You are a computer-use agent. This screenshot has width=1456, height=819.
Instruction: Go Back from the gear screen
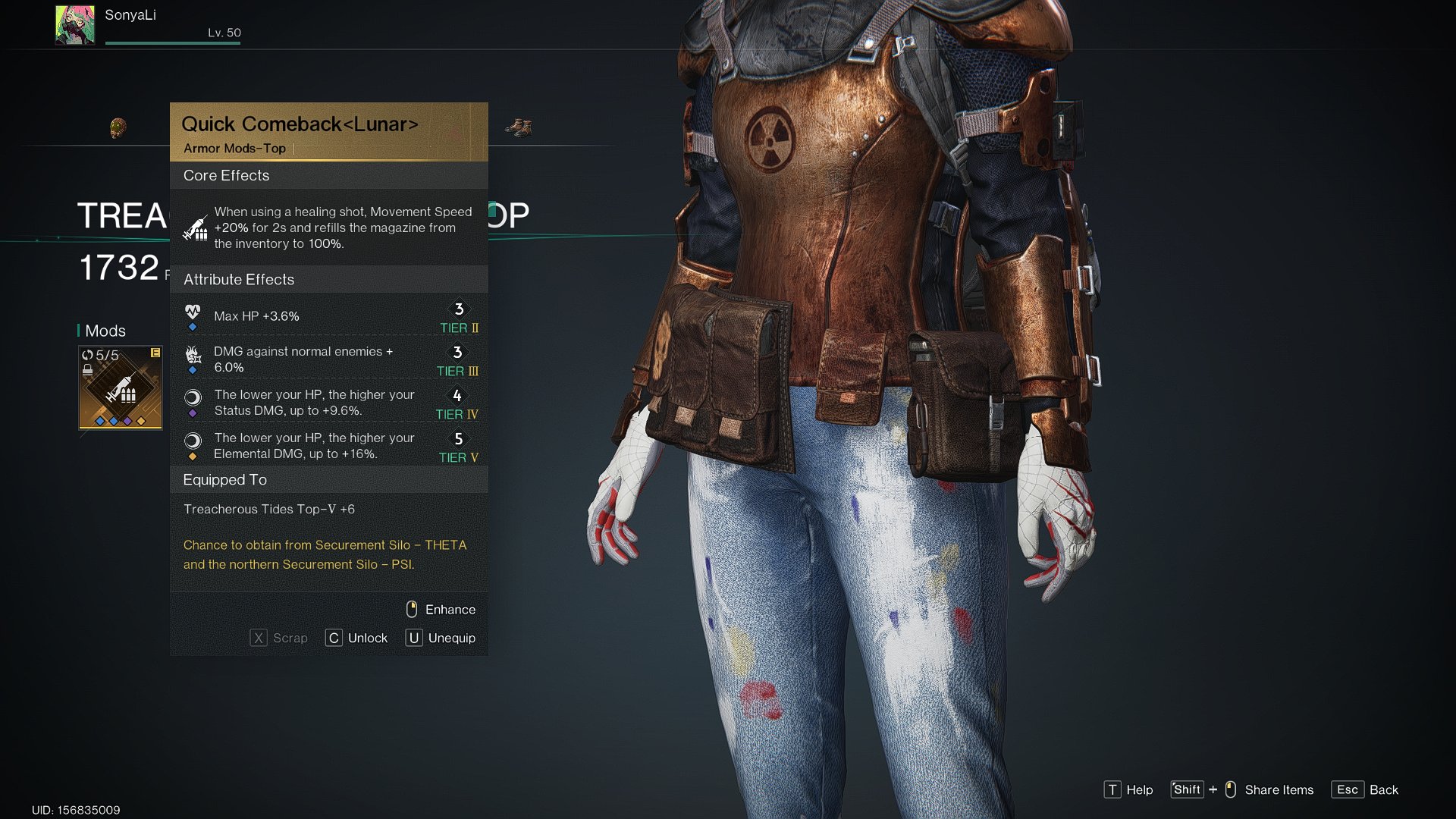[x=1365, y=790]
